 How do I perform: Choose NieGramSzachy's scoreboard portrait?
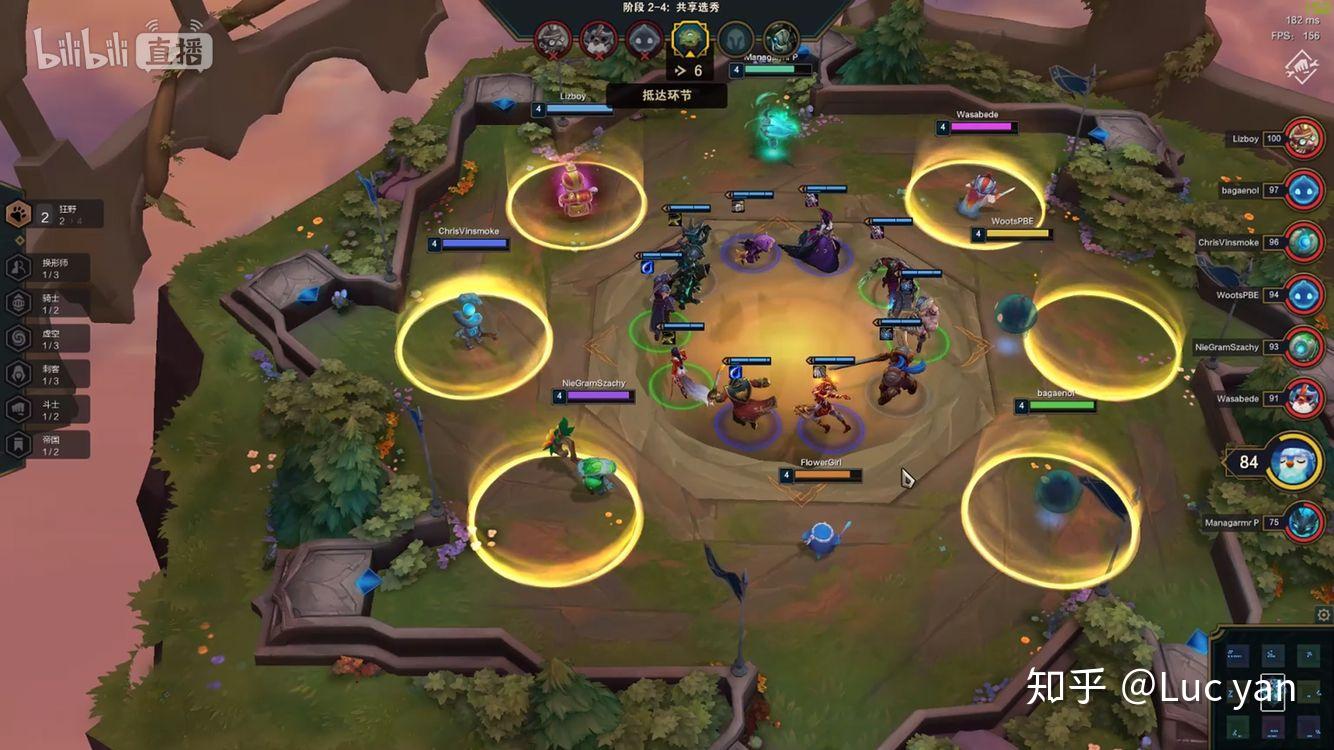[1303, 346]
